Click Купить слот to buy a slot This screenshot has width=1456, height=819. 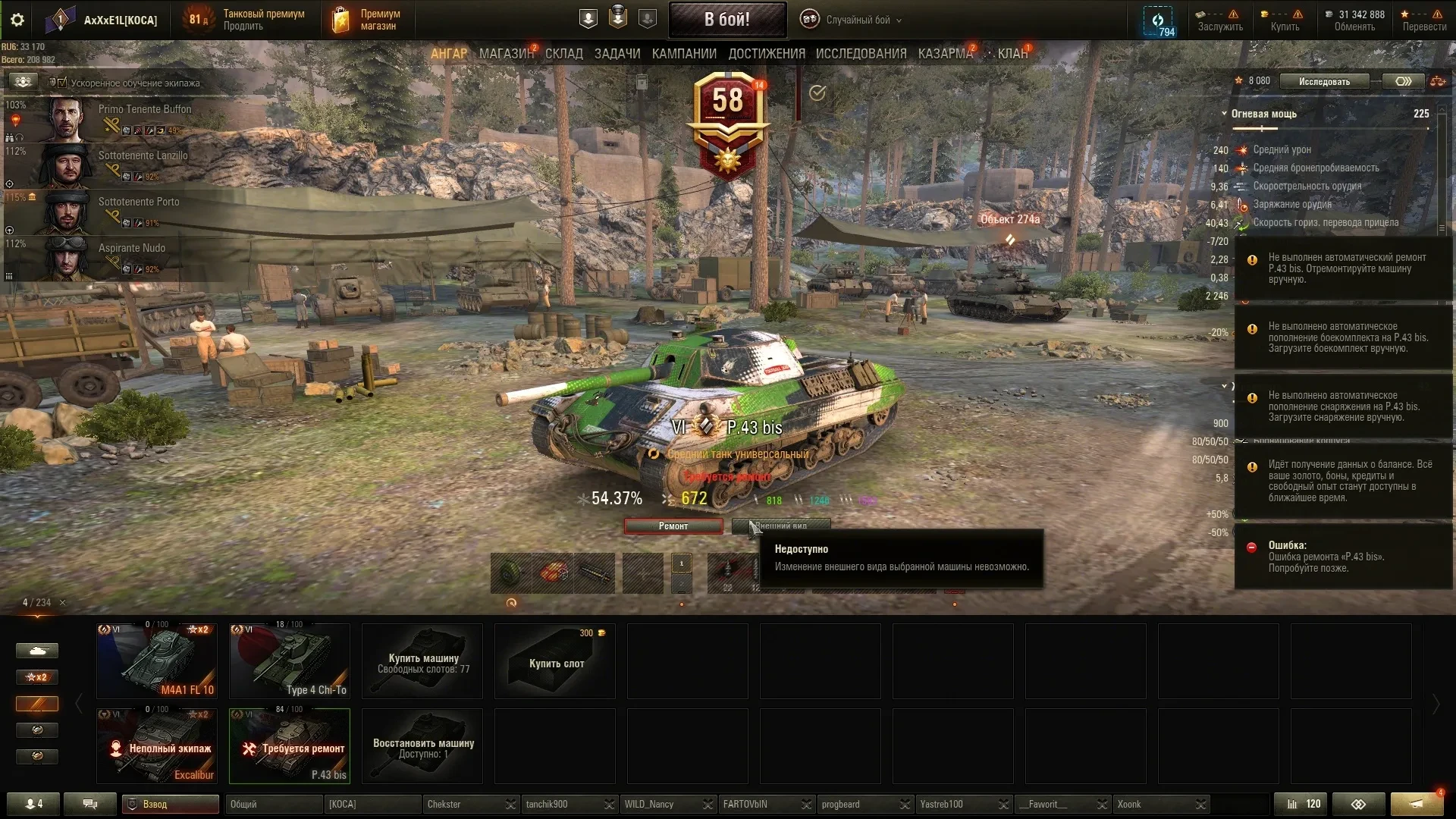tap(555, 662)
